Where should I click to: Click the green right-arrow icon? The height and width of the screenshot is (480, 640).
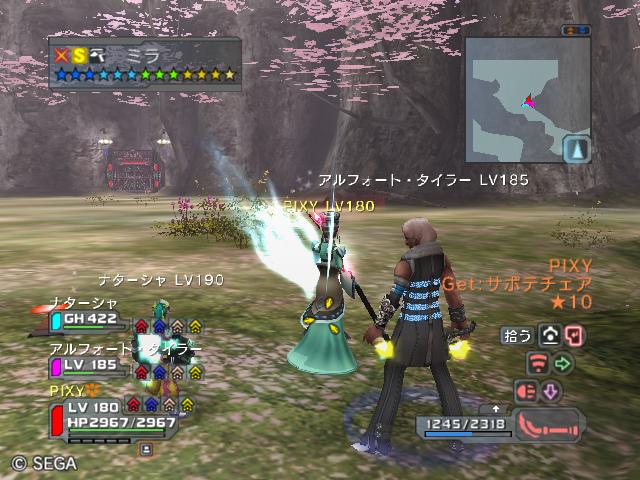[562, 362]
